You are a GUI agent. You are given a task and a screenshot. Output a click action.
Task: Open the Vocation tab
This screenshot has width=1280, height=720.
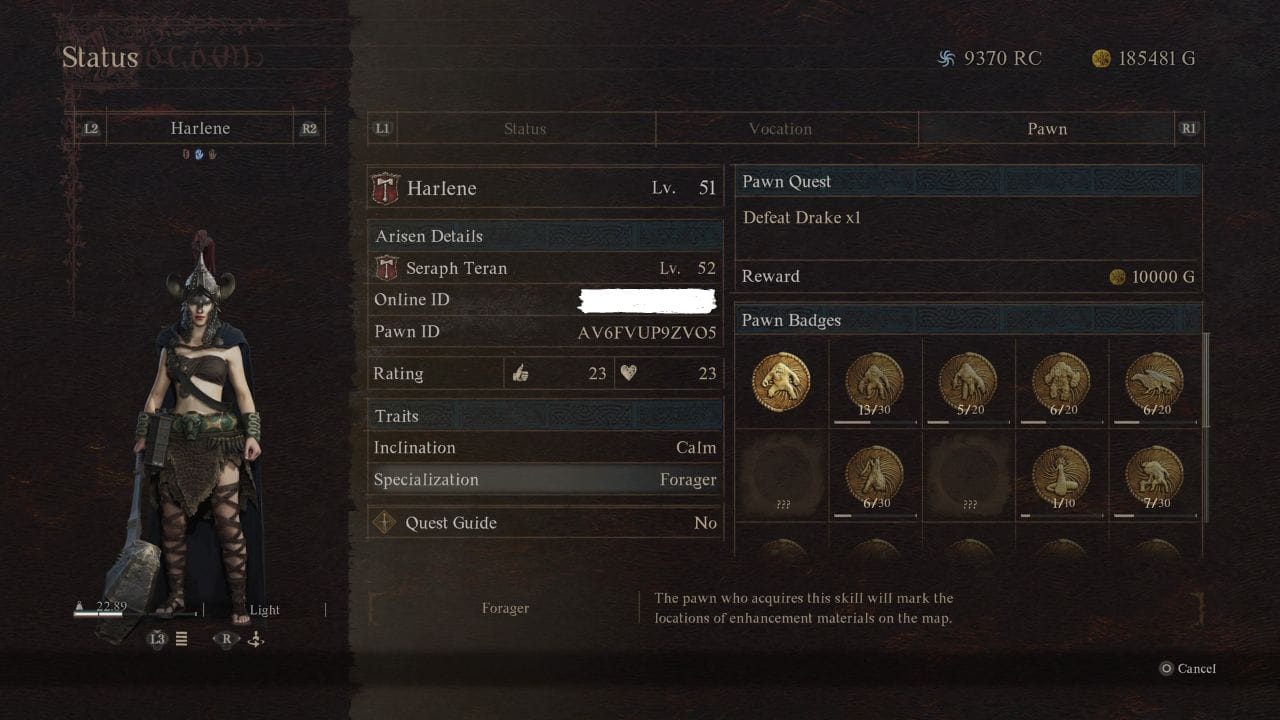(x=780, y=129)
